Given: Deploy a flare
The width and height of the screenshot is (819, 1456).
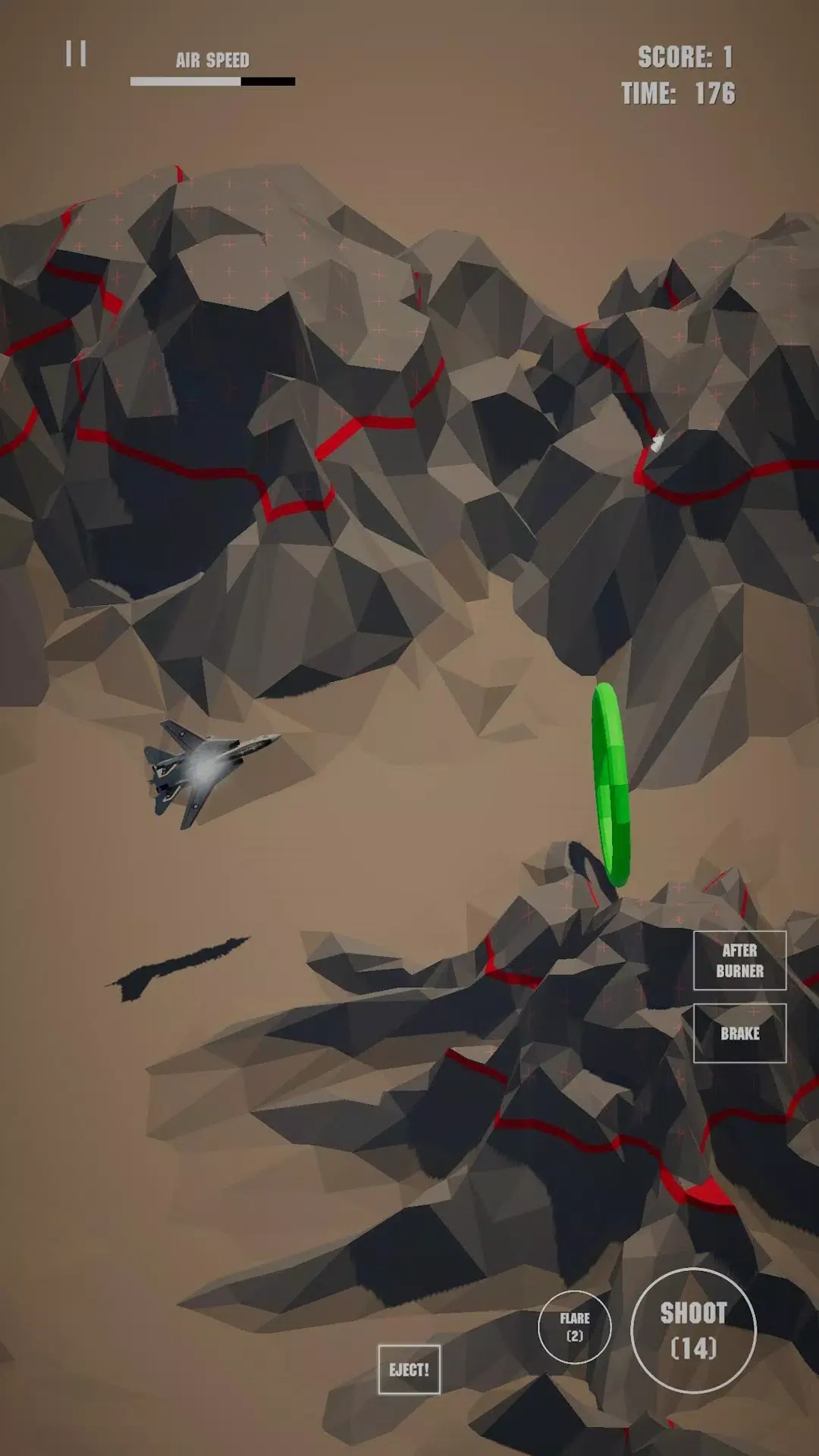Looking at the screenshot, I should 575,1326.
